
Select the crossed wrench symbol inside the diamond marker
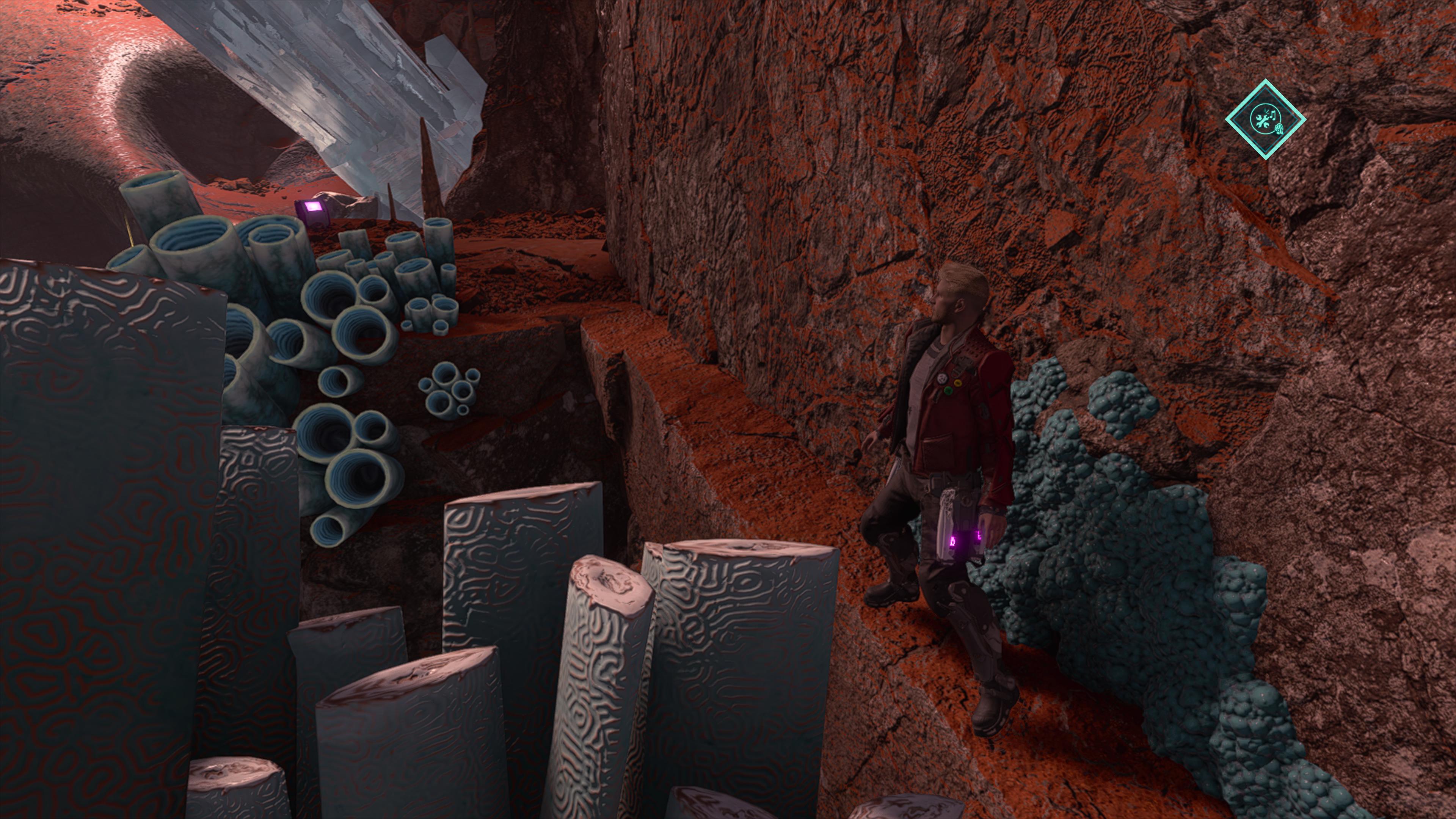1263,121
